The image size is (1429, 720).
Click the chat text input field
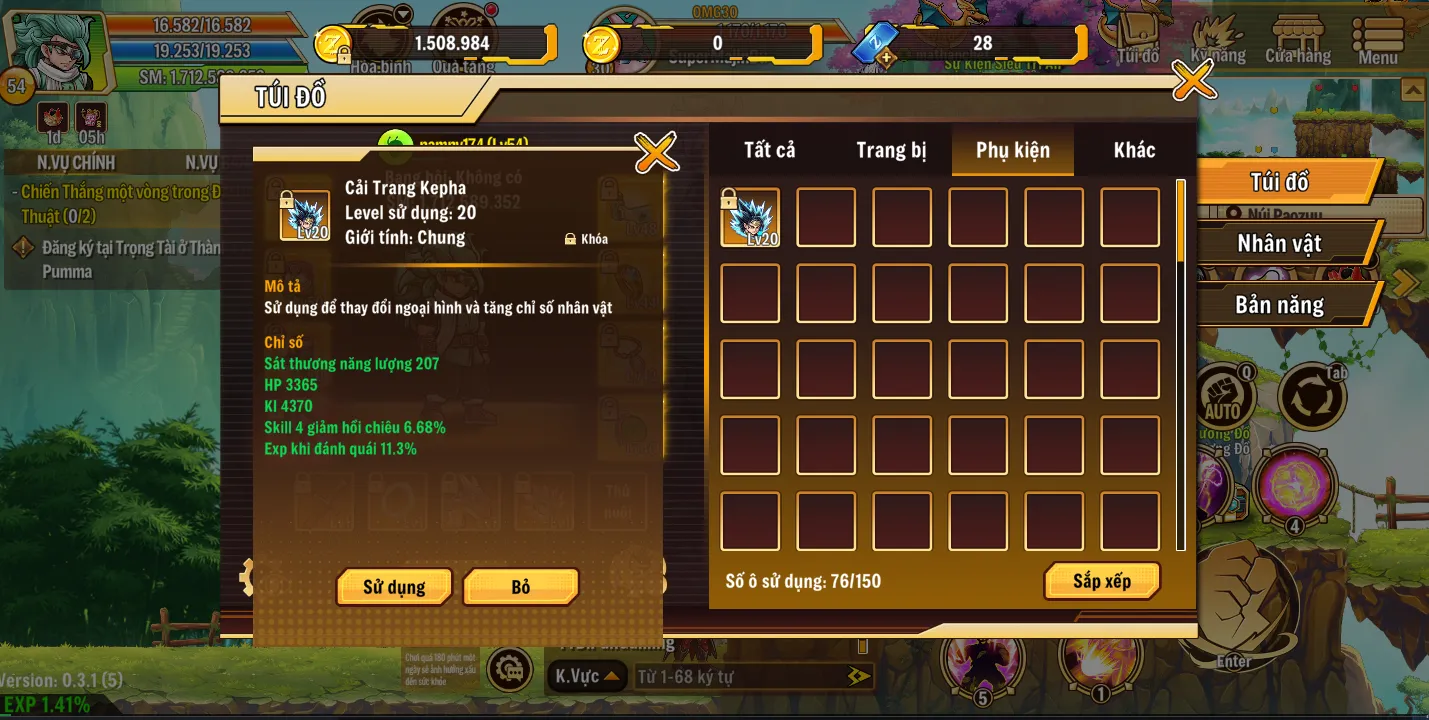(740, 677)
